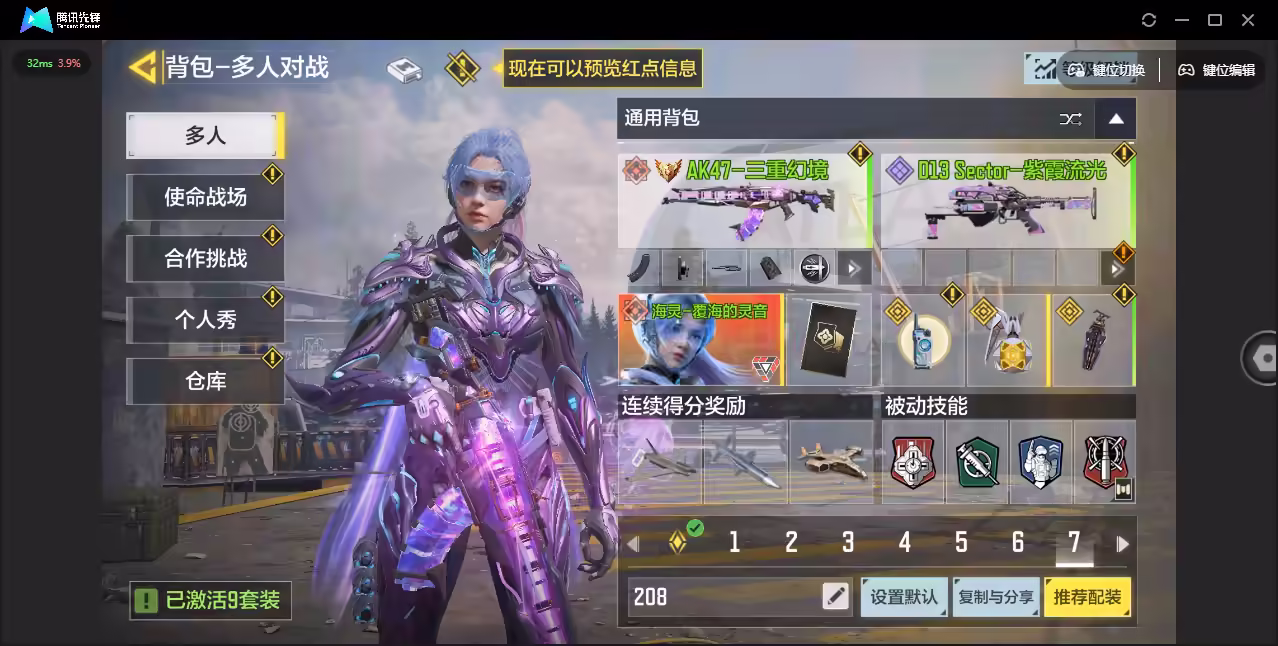Screen dimensions: 1278x646
Task: Edit the loadout name 208
Action: 835,597
